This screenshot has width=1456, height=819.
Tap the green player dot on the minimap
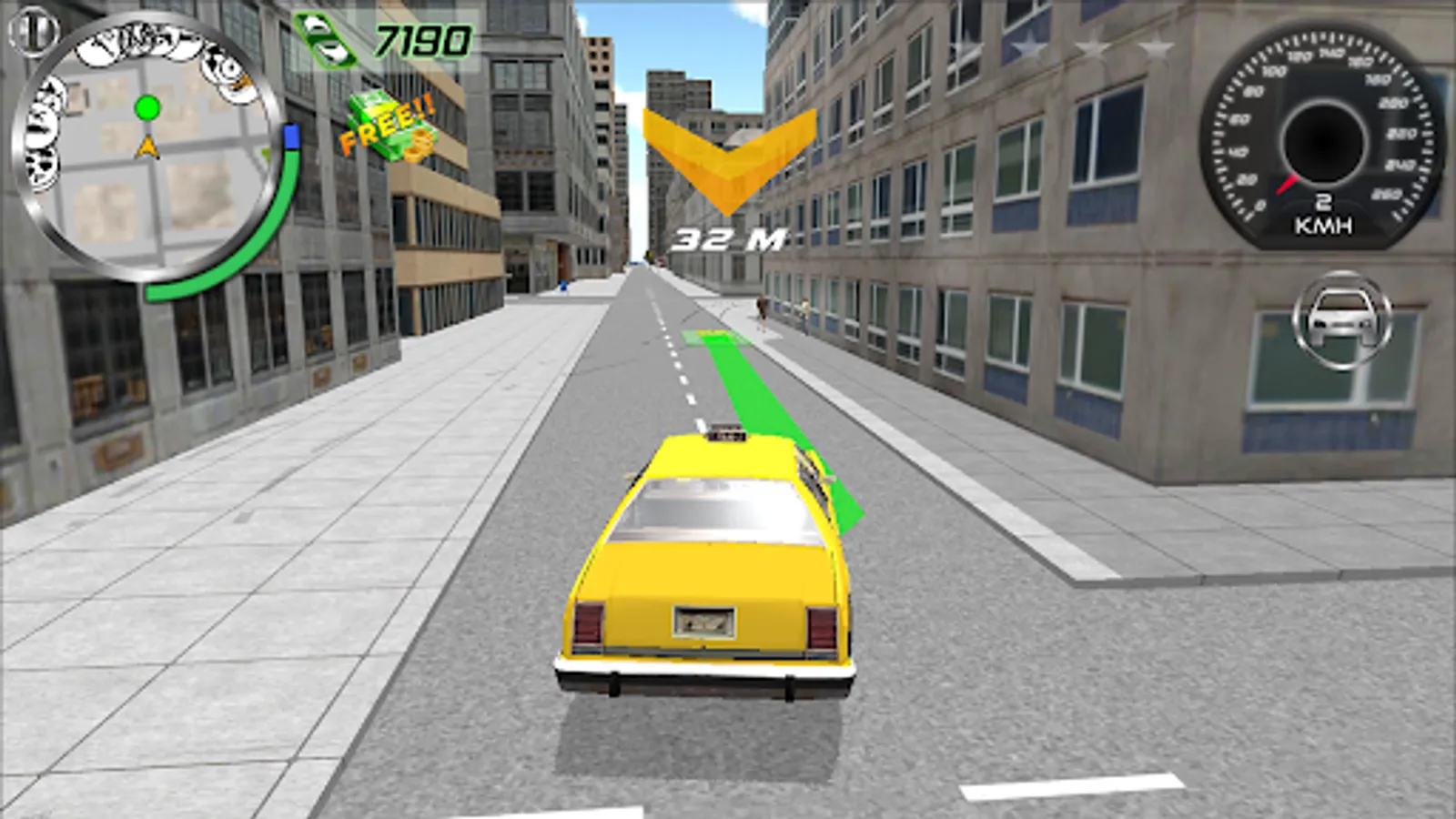point(146,107)
